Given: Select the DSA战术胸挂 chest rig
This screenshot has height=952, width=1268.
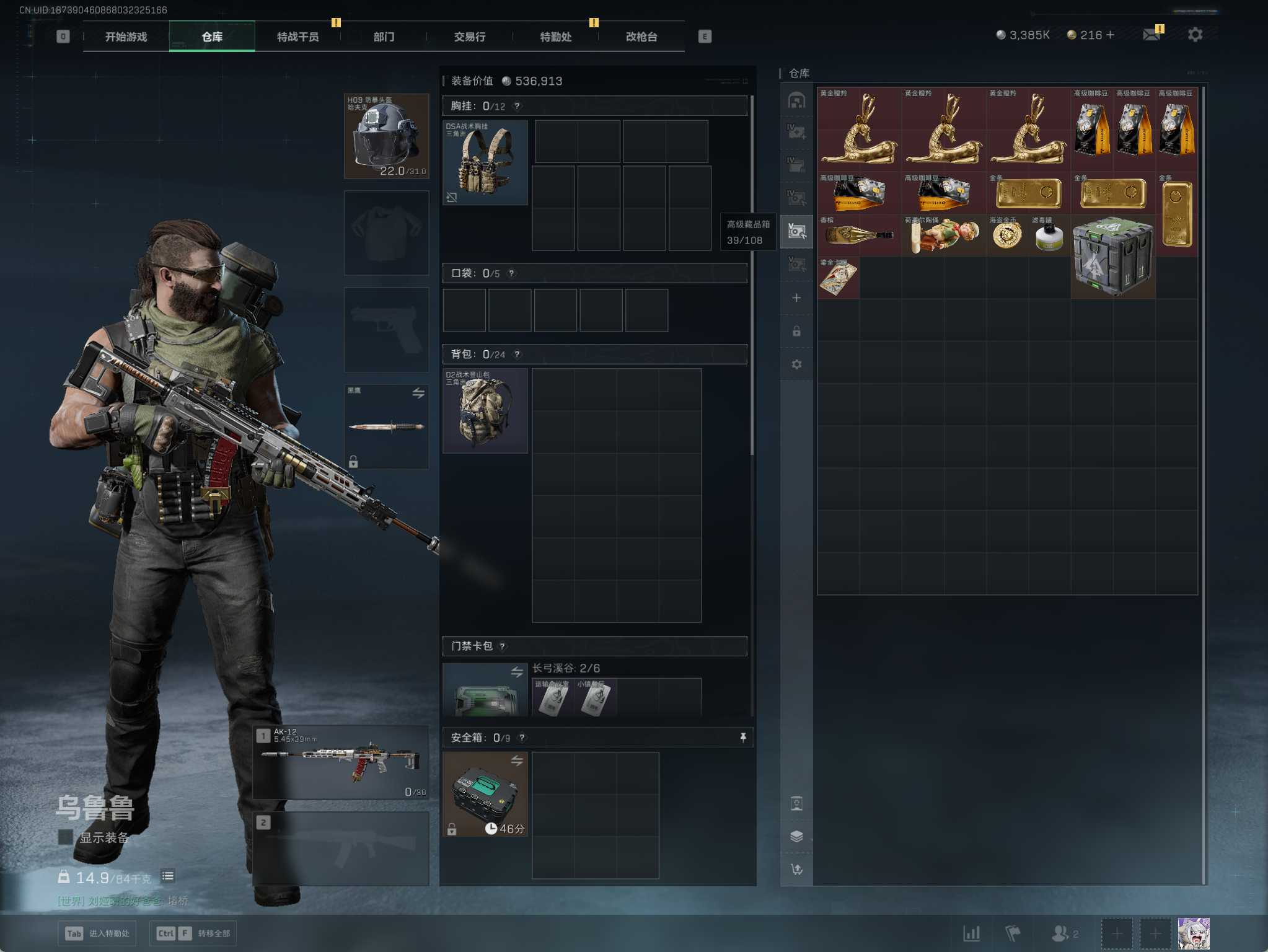Looking at the screenshot, I should pos(485,162).
